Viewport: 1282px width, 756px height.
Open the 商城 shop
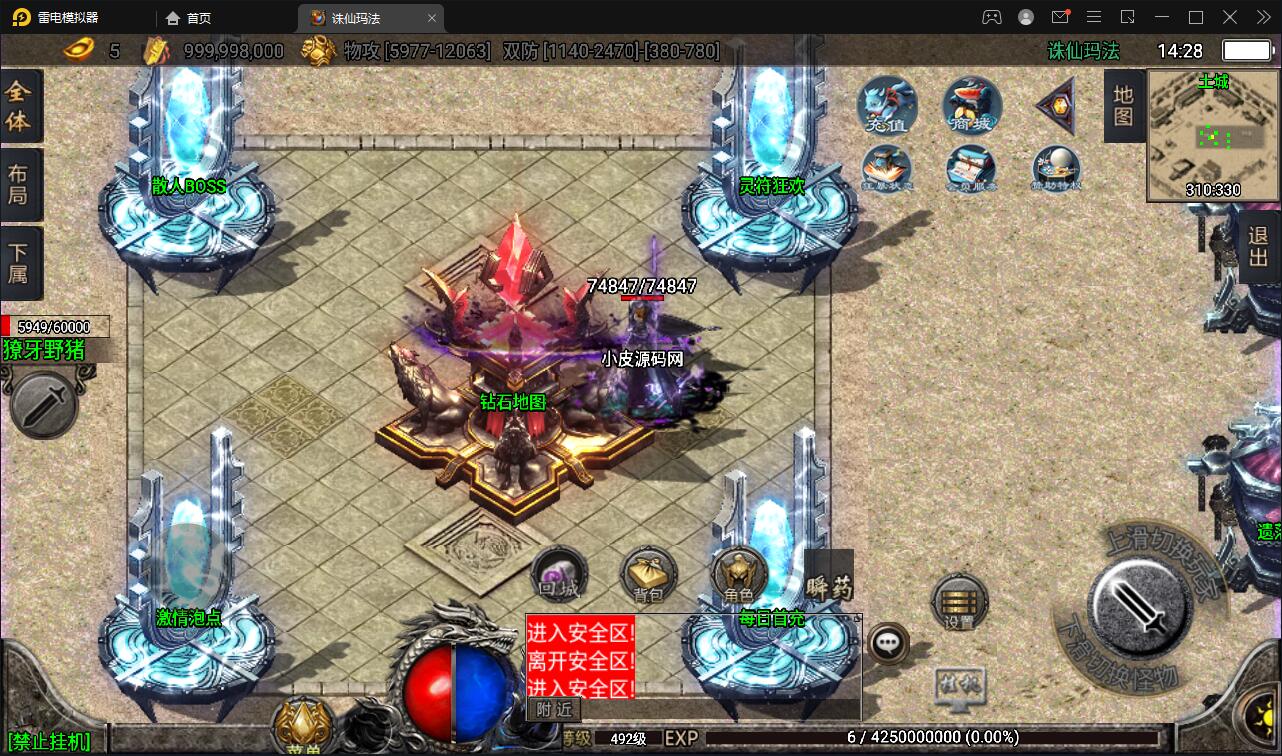coord(972,106)
